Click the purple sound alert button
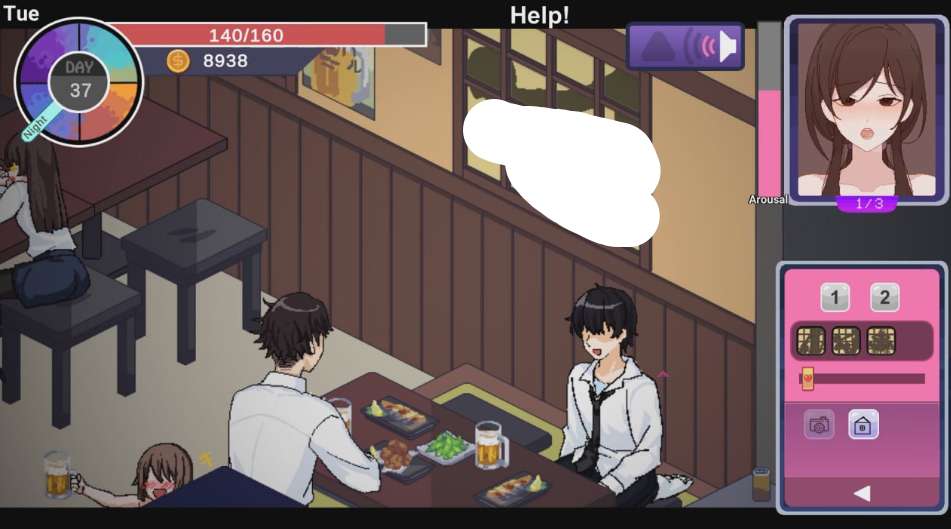The width and height of the screenshot is (951, 529). [x=685, y=46]
